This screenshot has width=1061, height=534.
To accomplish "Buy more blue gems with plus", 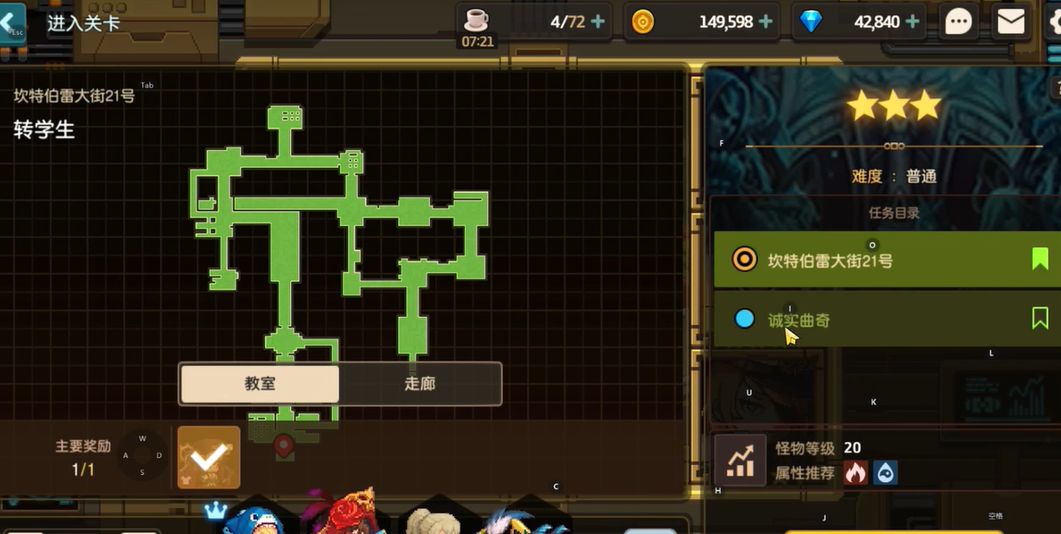I will 912,21.
